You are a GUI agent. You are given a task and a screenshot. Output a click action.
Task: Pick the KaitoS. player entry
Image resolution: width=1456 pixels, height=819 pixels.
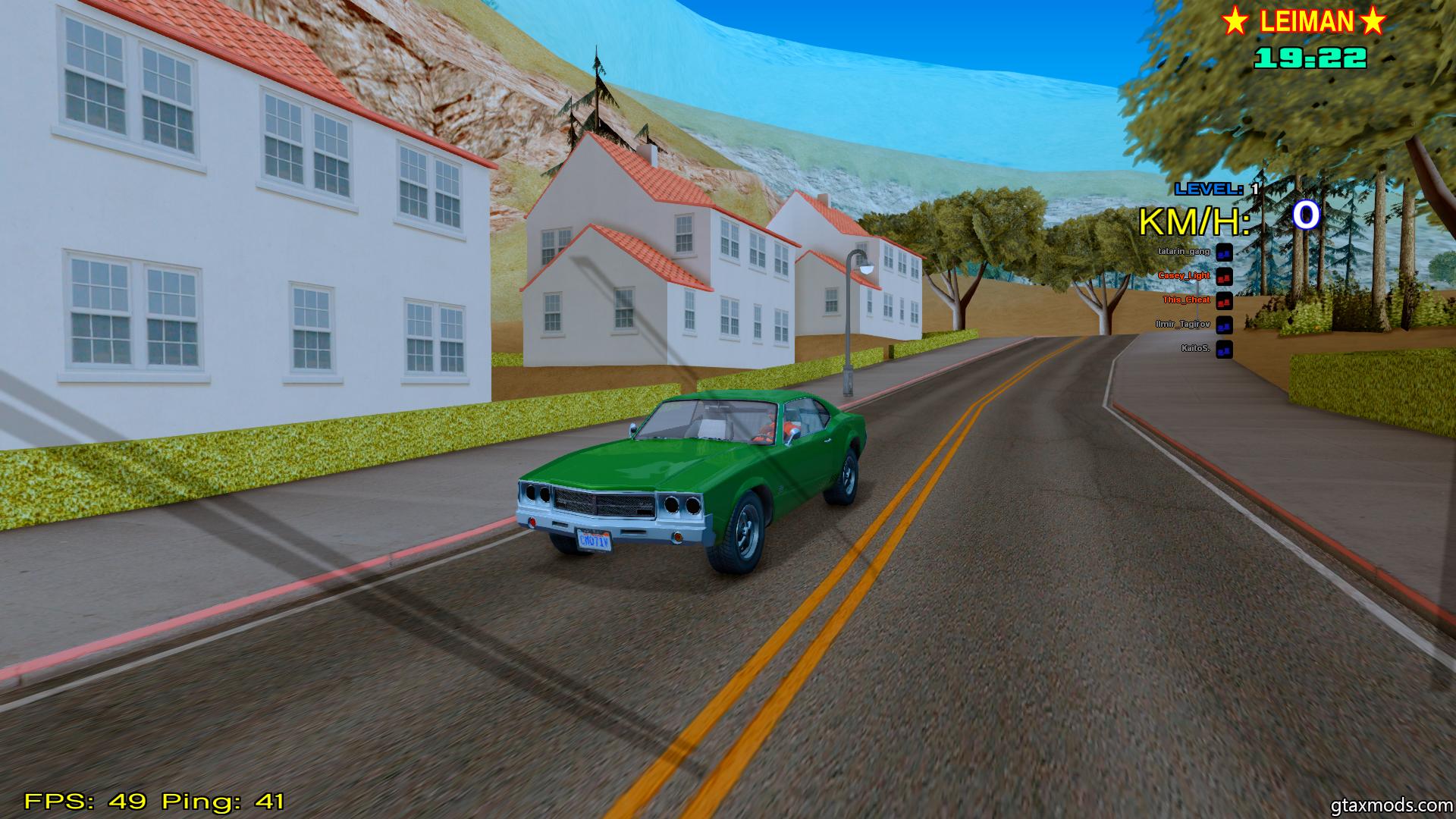(x=1195, y=349)
